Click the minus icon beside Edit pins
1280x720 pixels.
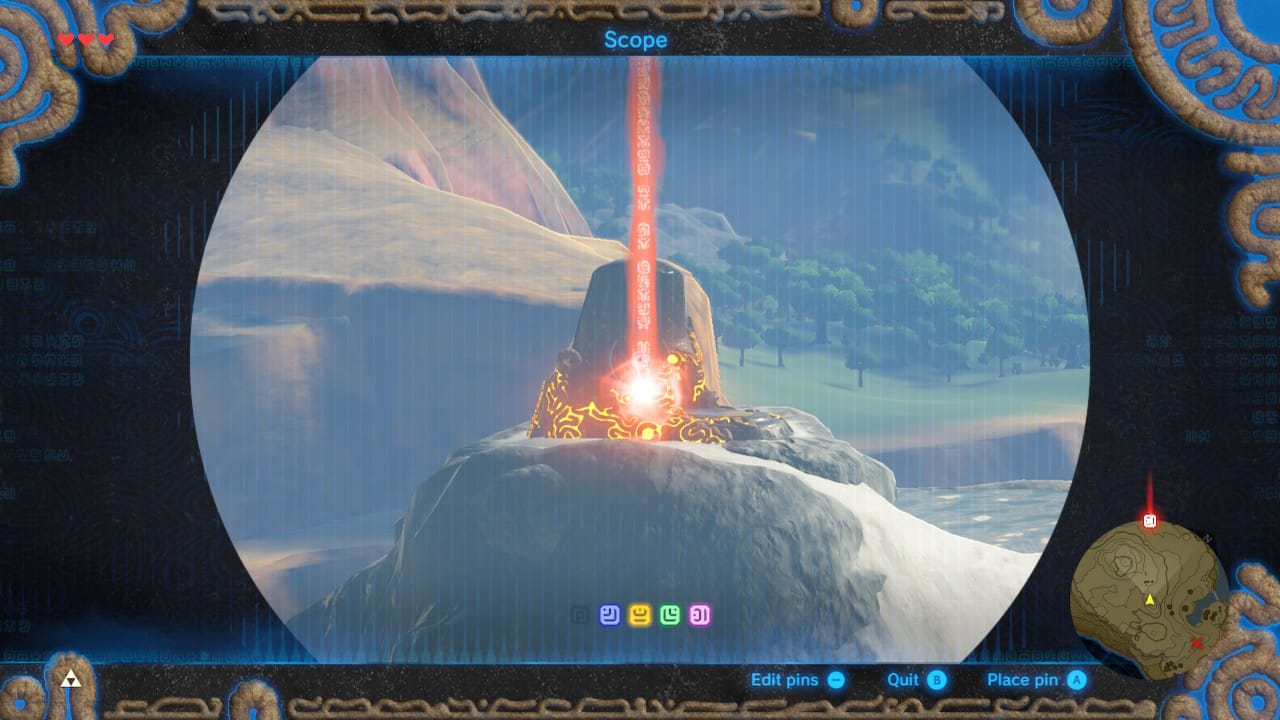pos(838,679)
